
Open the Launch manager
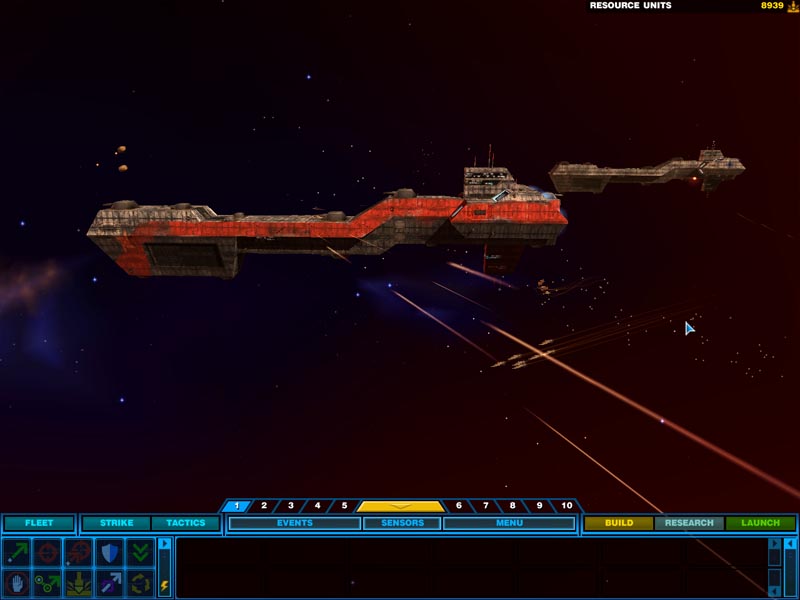pos(760,523)
